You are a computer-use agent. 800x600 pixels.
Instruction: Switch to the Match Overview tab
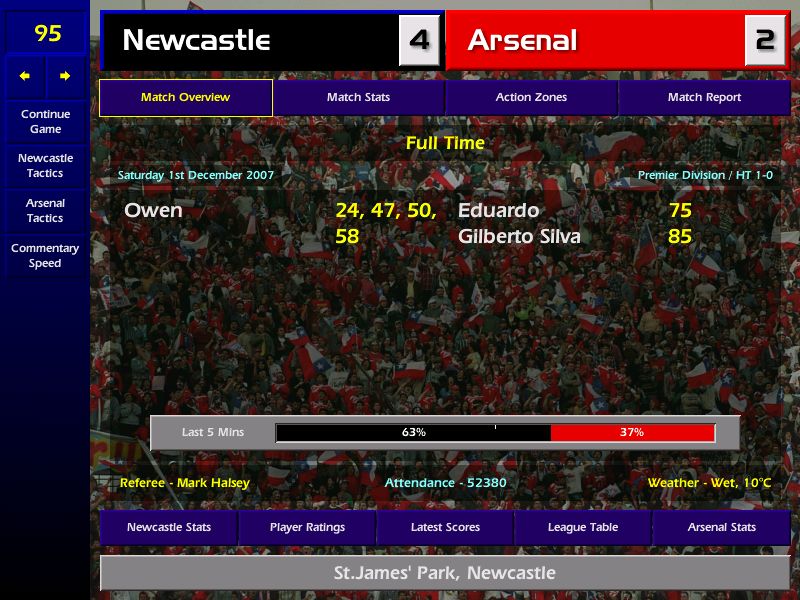186,97
